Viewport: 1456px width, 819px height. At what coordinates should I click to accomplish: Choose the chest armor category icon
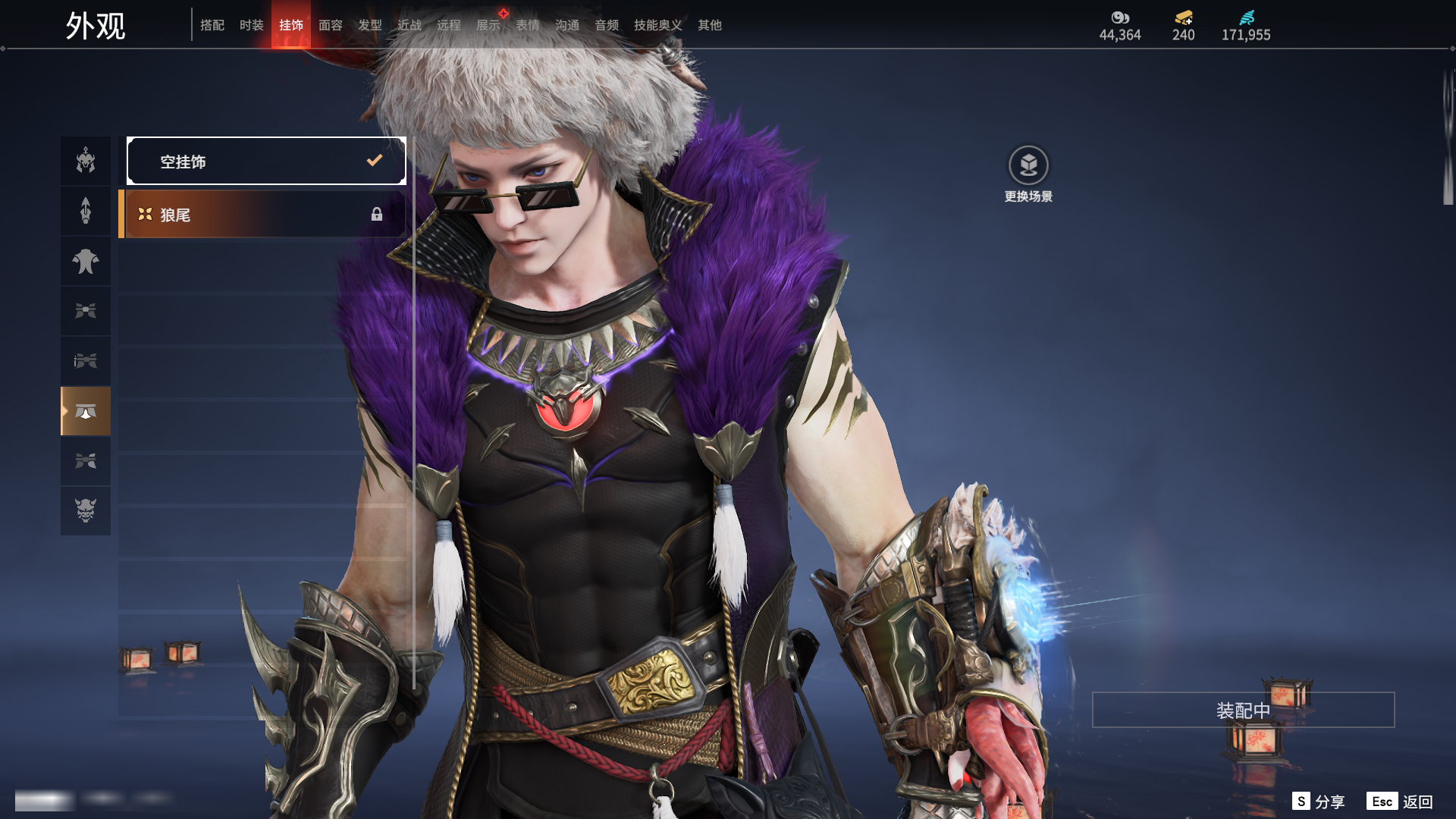[x=86, y=261]
